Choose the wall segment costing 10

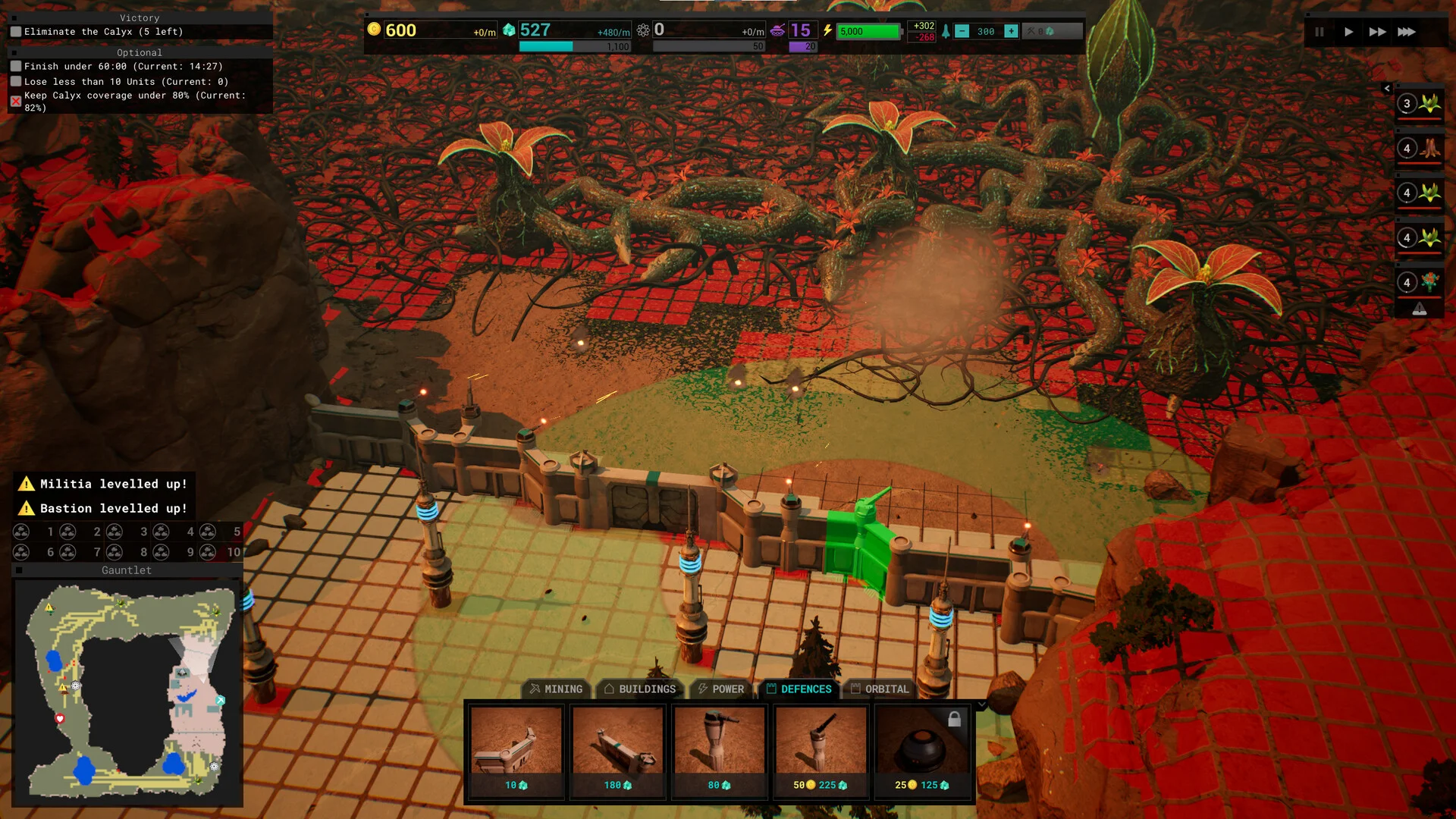coord(516,751)
